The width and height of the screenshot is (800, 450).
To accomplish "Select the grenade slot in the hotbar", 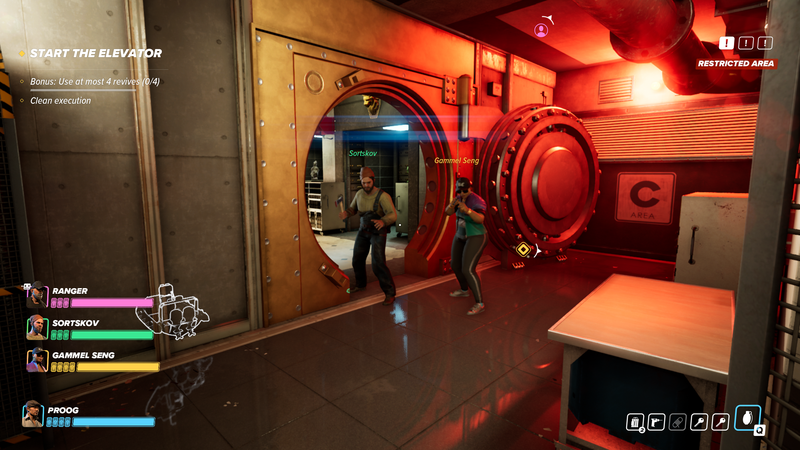I will (x=746, y=418).
